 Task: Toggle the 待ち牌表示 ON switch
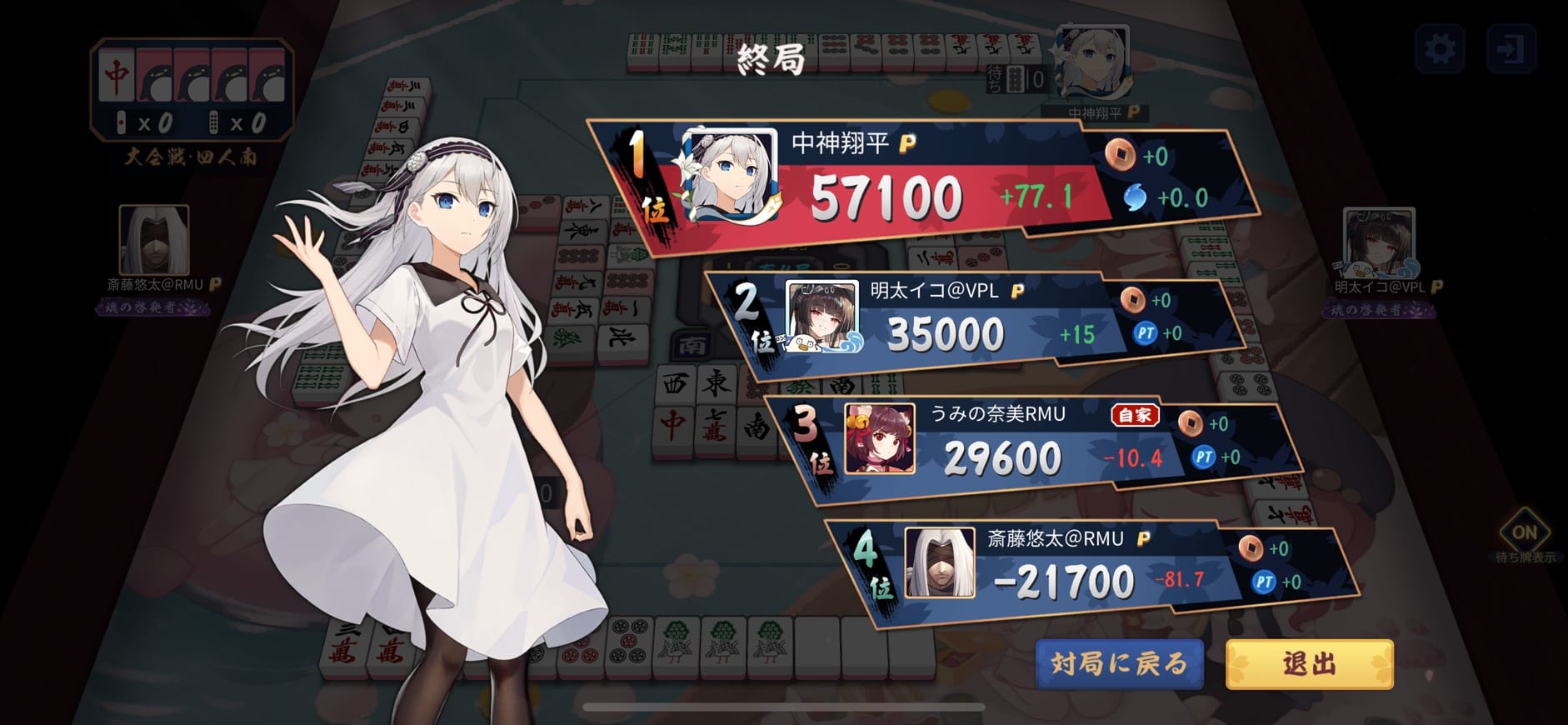pos(1524,532)
